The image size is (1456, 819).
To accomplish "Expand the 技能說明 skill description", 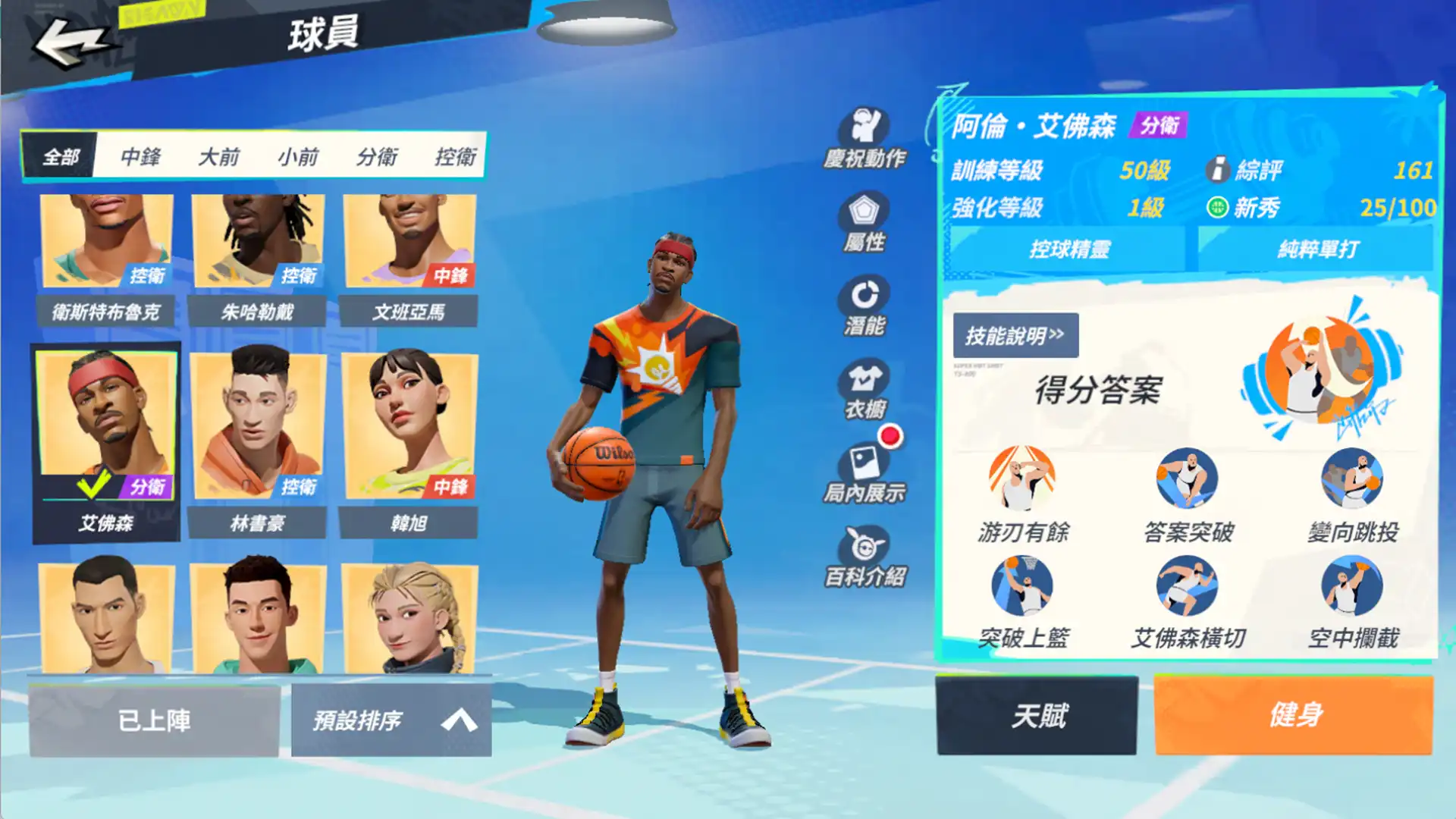I will tap(1016, 335).
